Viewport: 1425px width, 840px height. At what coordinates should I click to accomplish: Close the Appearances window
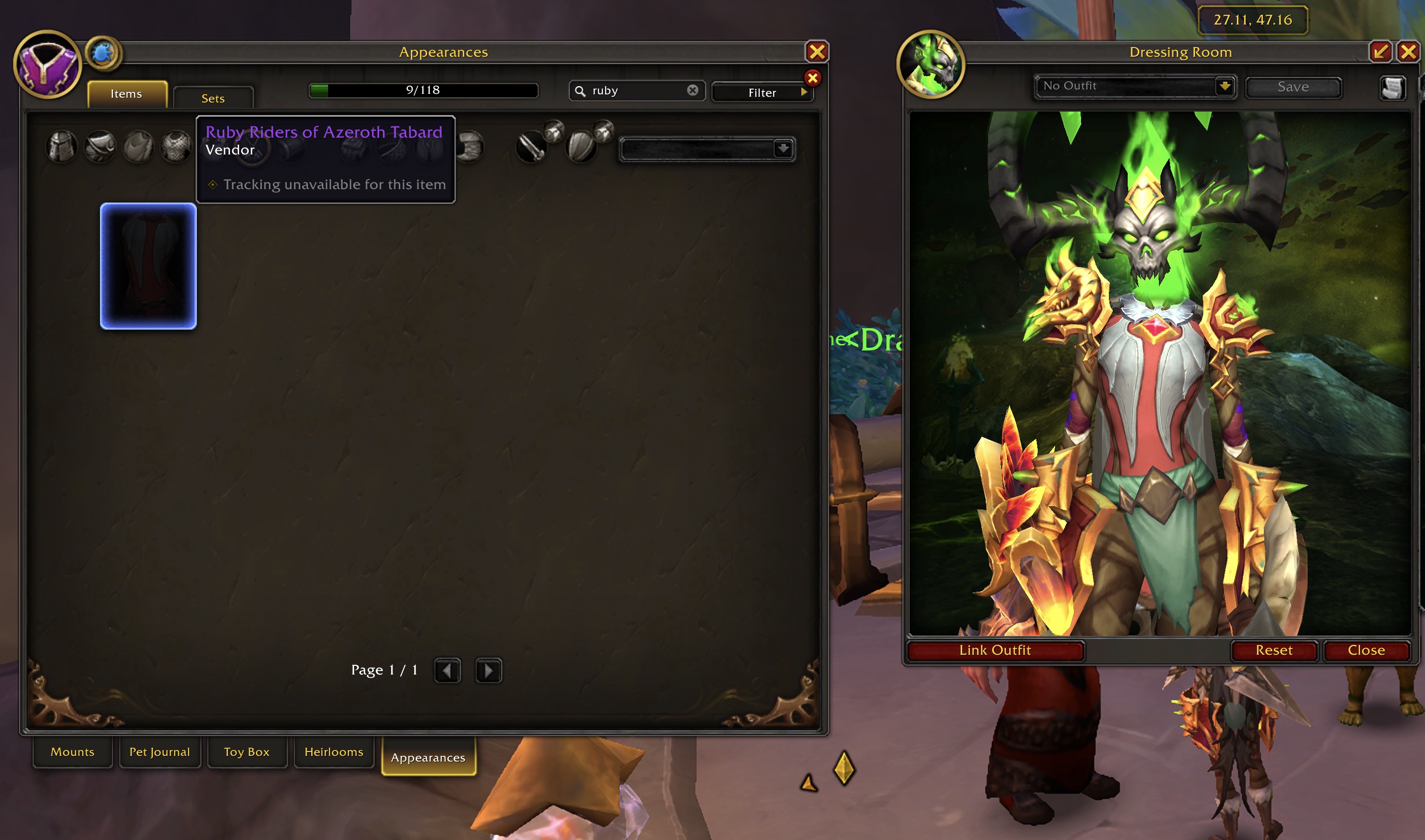(816, 52)
